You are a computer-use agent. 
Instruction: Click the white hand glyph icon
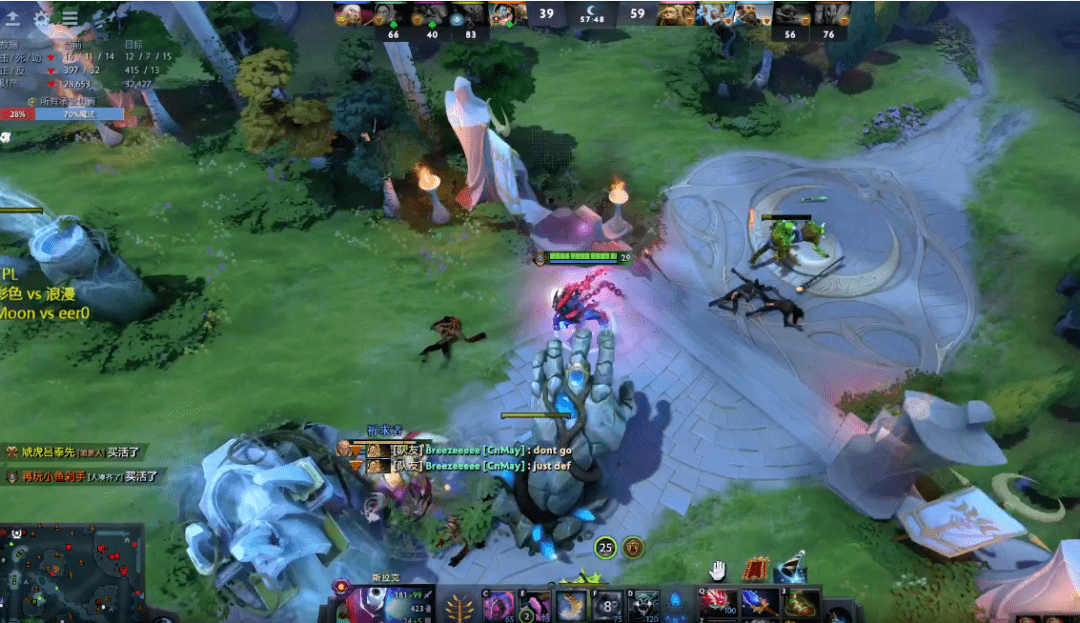coord(717,570)
